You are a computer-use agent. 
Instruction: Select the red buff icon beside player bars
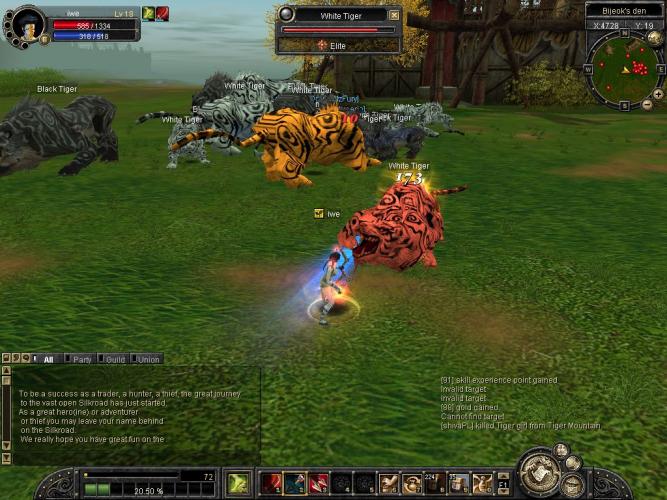click(162, 13)
